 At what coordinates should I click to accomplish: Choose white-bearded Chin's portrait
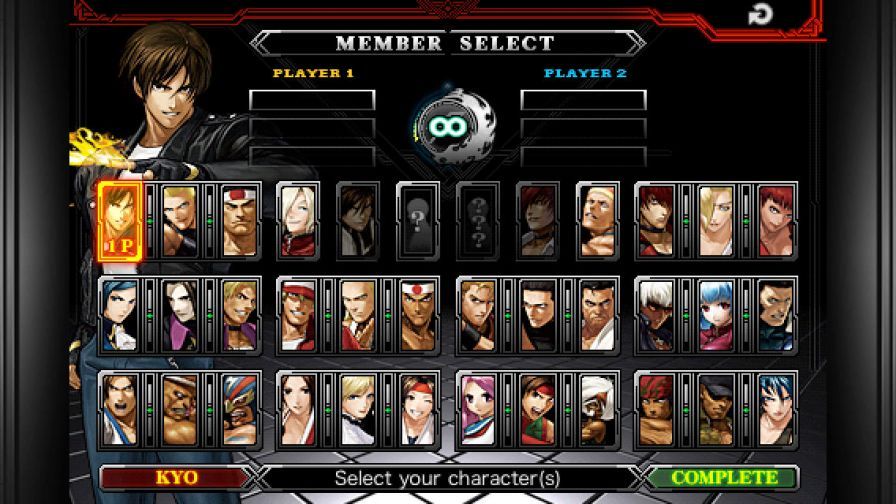point(597,408)
